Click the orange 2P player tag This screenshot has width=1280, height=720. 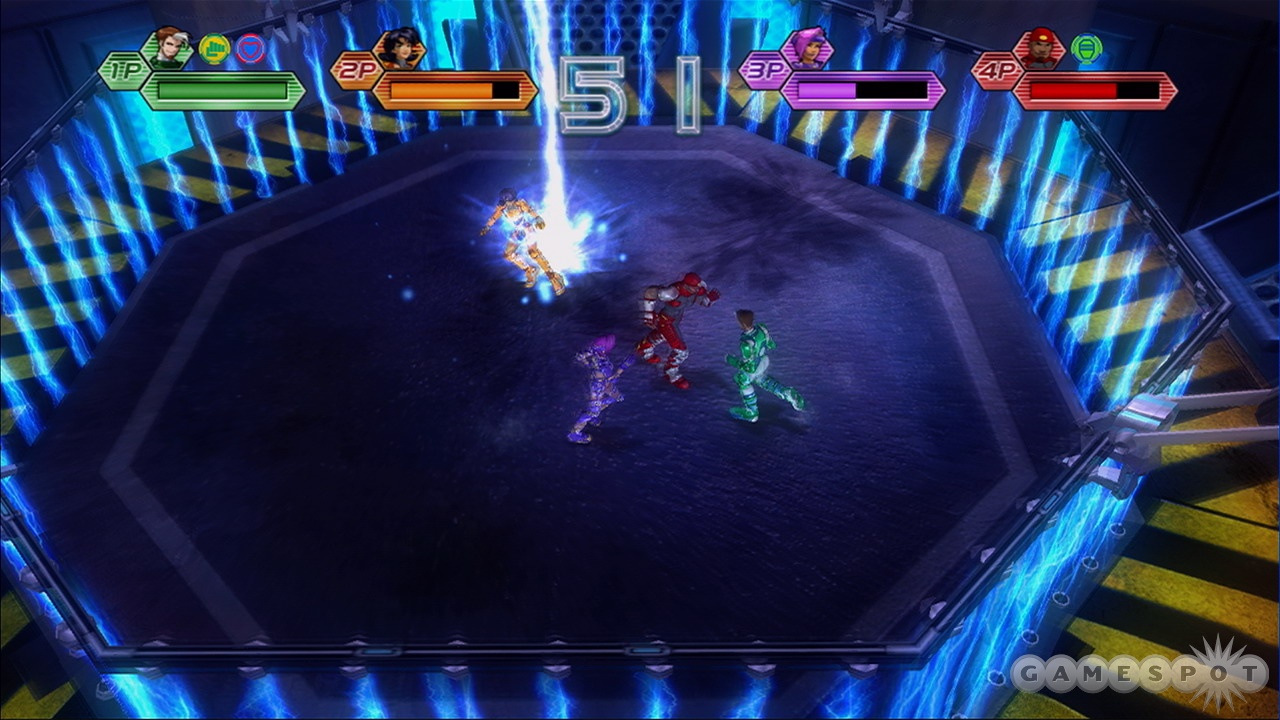click(355, 71)
